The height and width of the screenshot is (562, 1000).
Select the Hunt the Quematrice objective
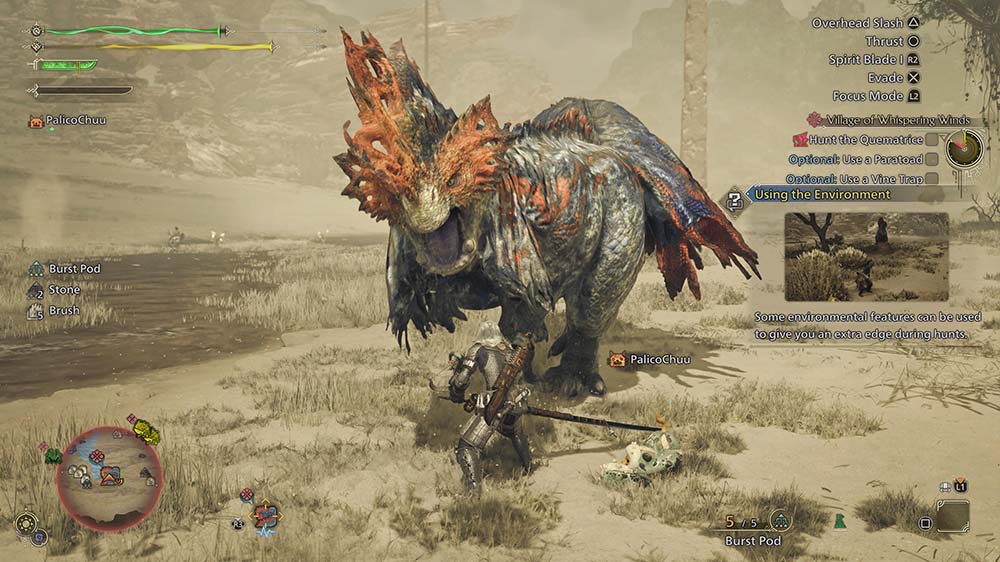click(860, 140)
